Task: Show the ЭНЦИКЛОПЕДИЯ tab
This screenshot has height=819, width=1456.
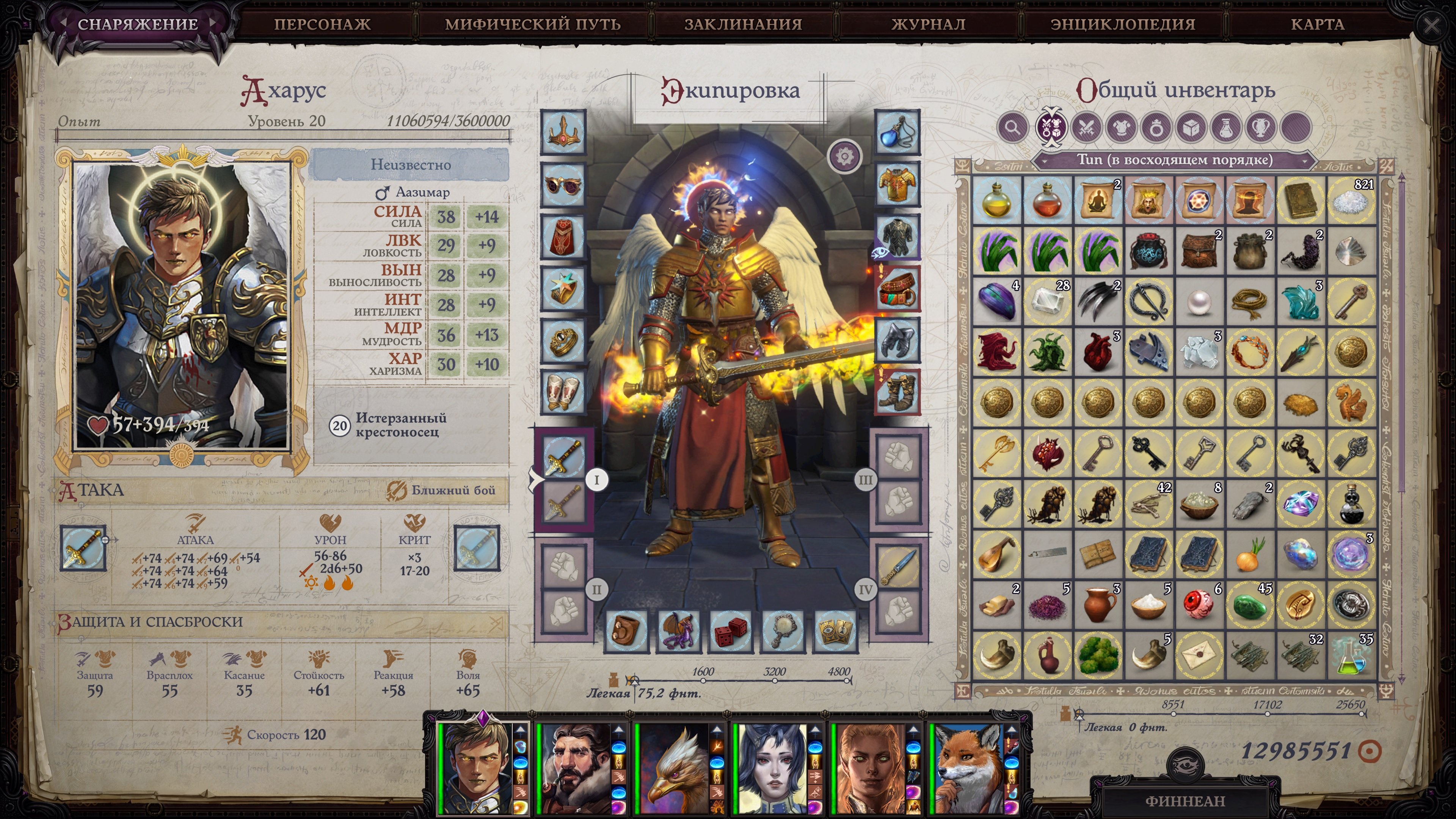Action: pyautogui.click(x=1122, y=24)
